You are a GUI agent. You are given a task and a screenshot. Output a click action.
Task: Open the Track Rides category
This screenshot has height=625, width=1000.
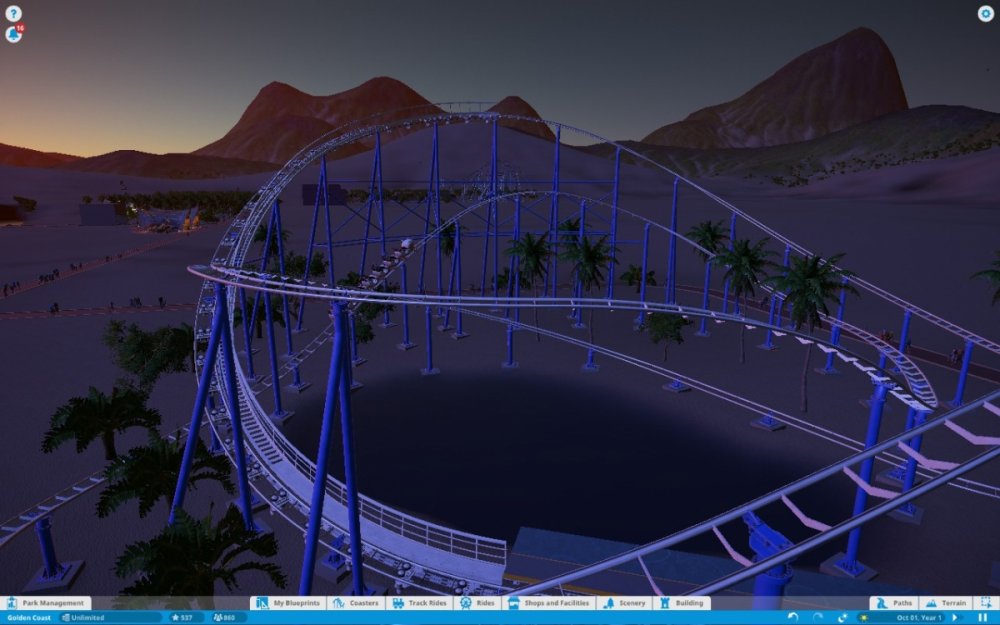click(419, 603)
